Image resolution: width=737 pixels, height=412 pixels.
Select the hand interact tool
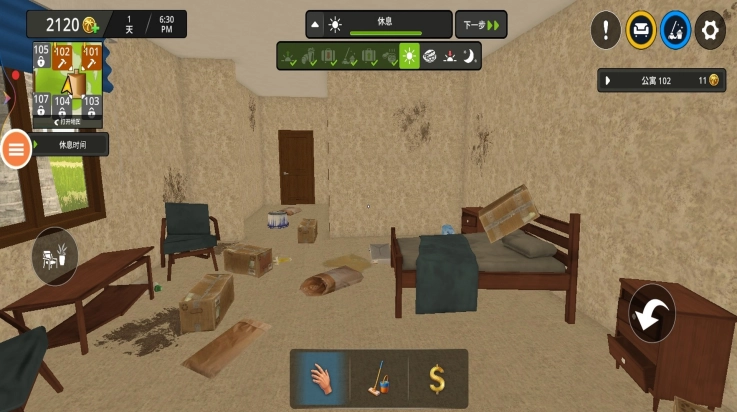coord(320,379)
